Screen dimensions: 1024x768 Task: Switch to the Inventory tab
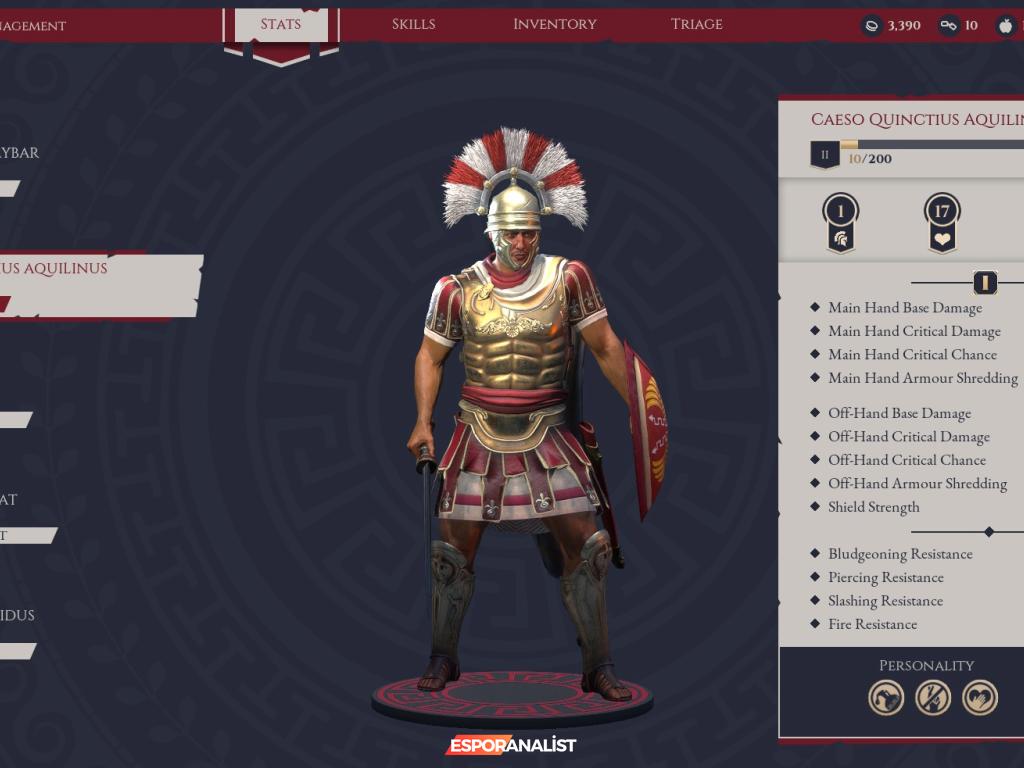(x=554, y=24)
